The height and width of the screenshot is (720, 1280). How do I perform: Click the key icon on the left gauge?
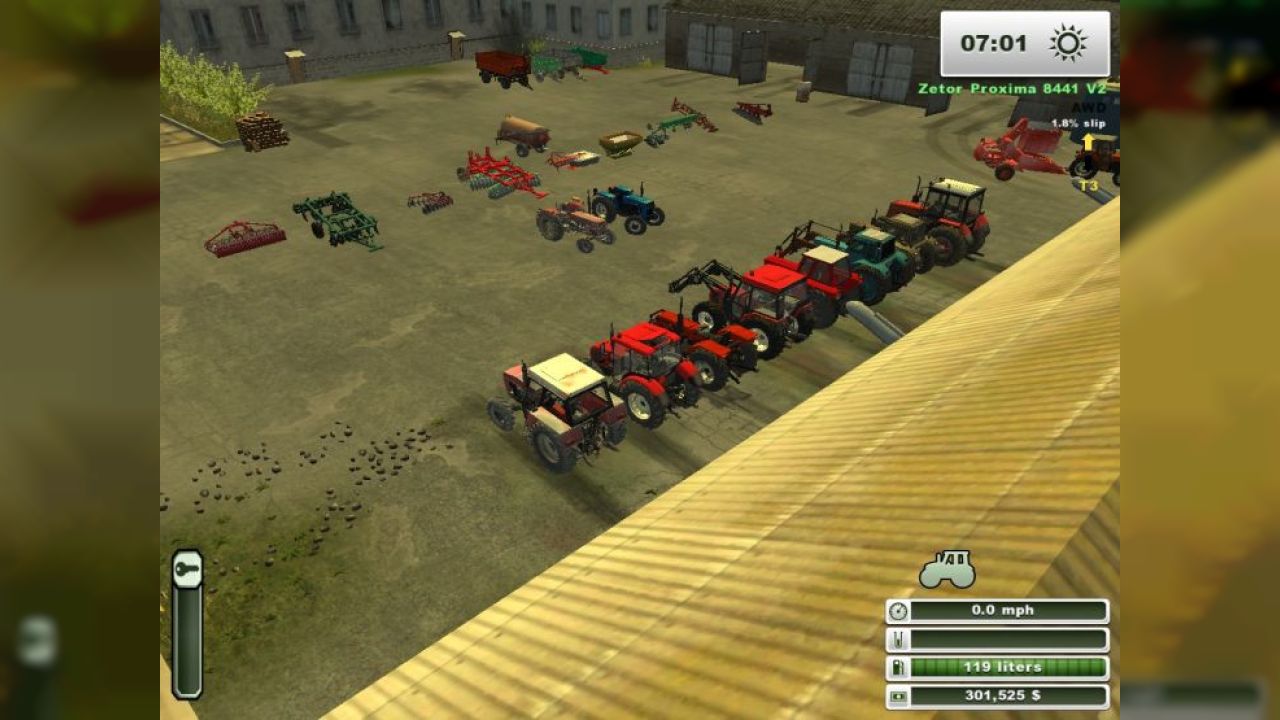187,570
